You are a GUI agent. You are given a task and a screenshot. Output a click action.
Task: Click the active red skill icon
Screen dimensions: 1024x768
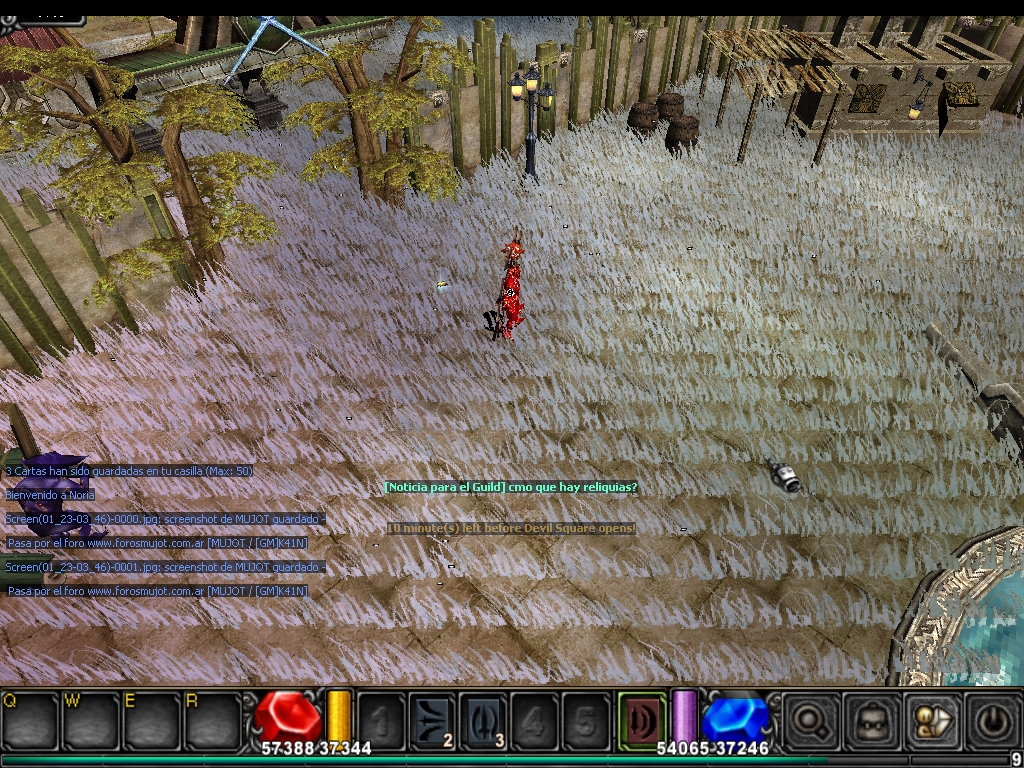641,718
